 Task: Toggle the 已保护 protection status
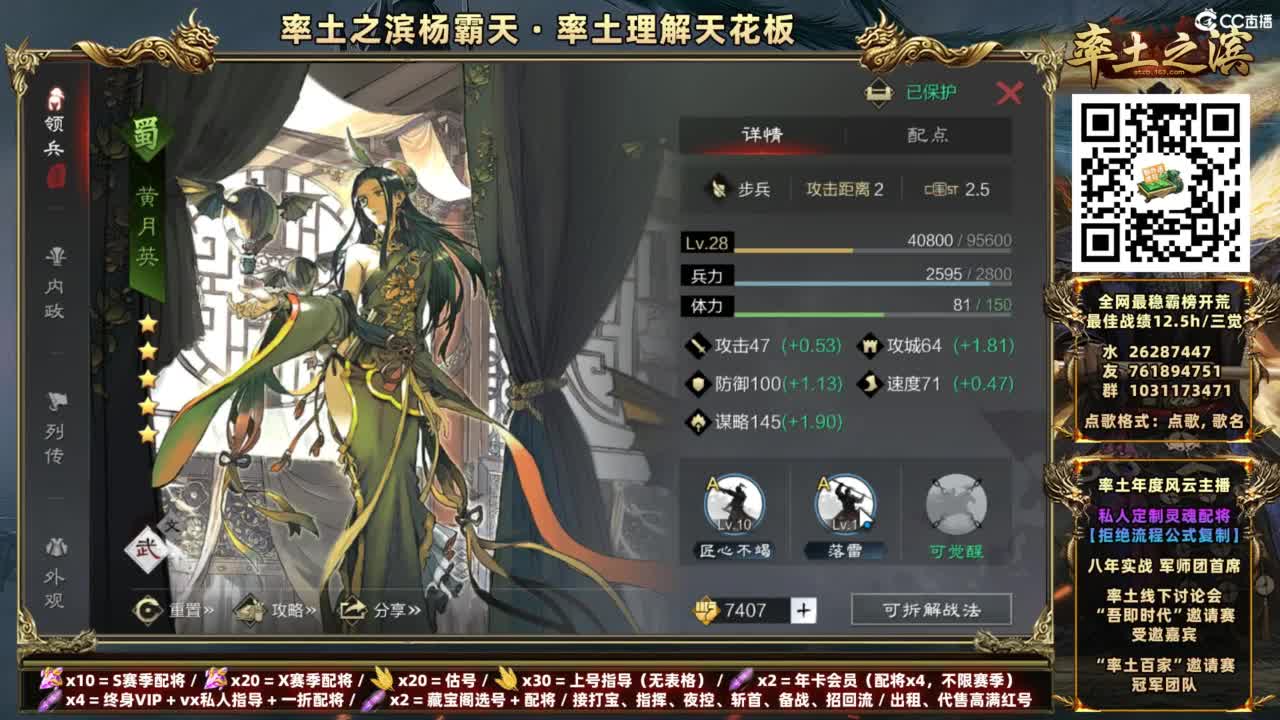910,92
